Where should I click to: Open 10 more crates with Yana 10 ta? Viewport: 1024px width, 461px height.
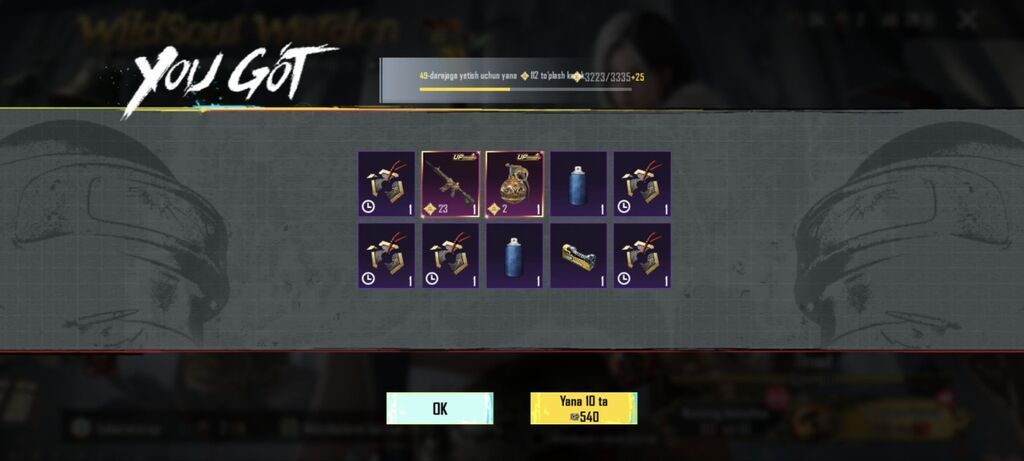tap(583, 408)
